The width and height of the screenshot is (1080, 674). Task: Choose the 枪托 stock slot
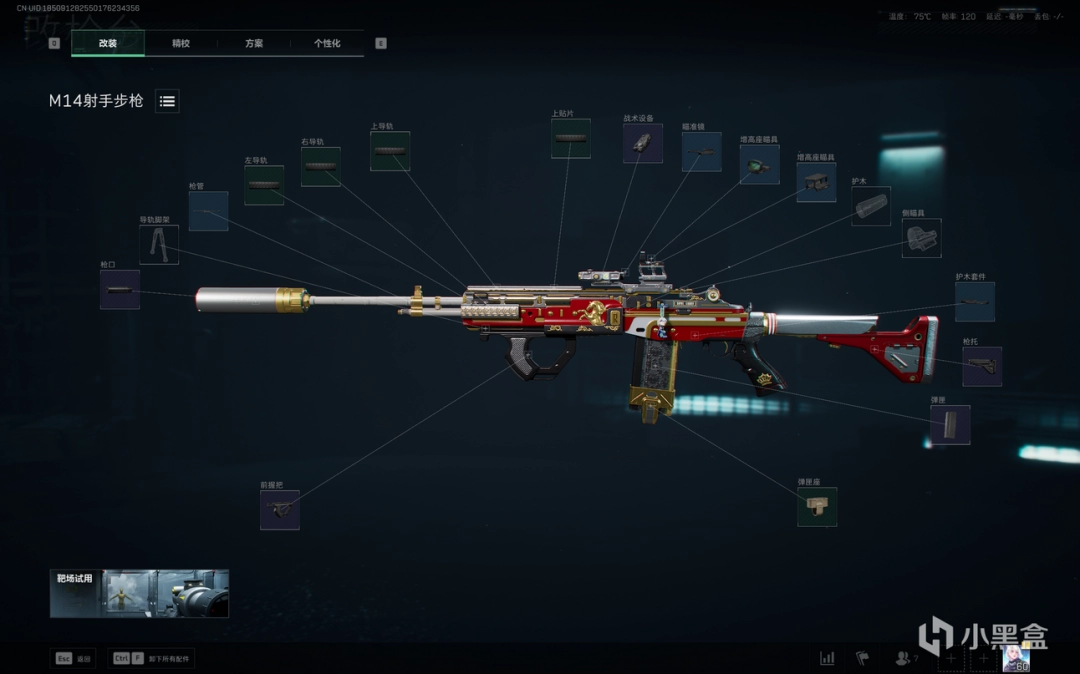tap(981, 367)
